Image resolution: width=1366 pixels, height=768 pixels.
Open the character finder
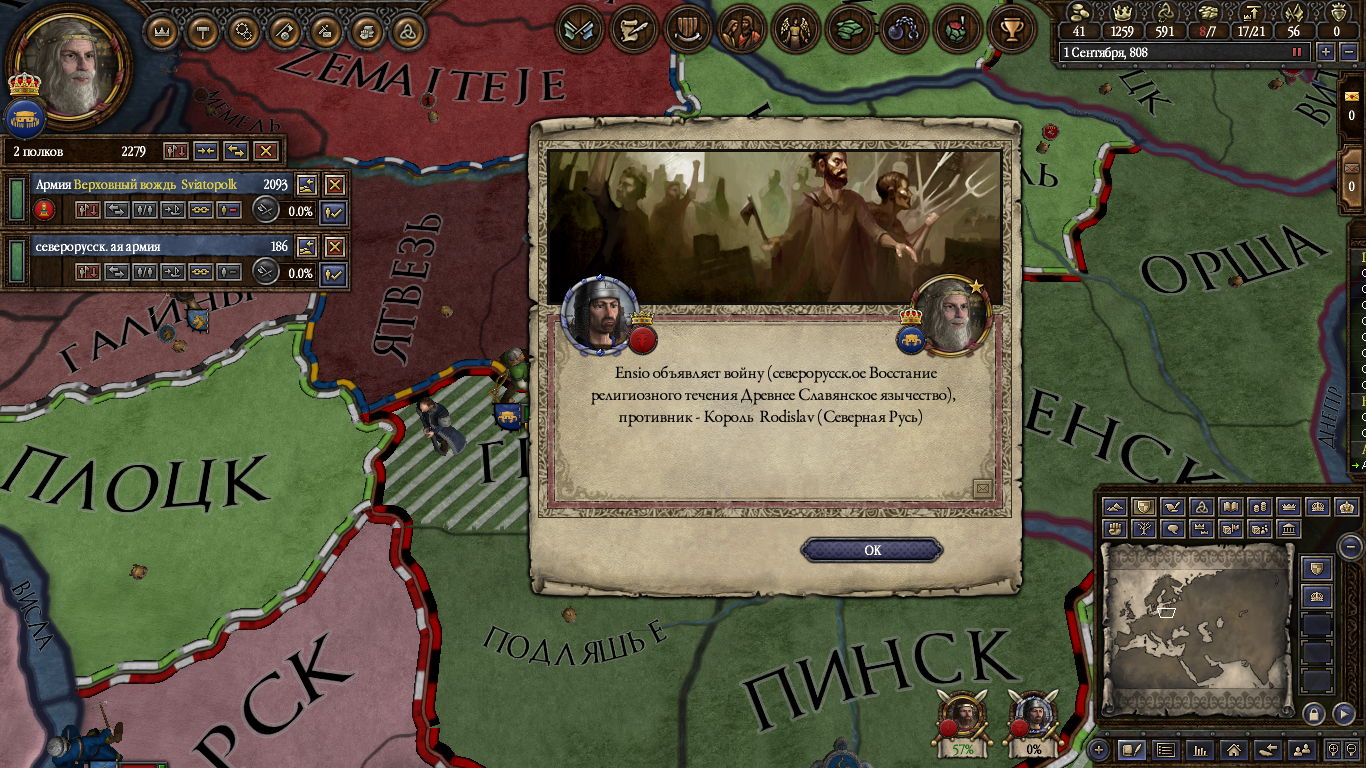click(x=1301, y=749)
